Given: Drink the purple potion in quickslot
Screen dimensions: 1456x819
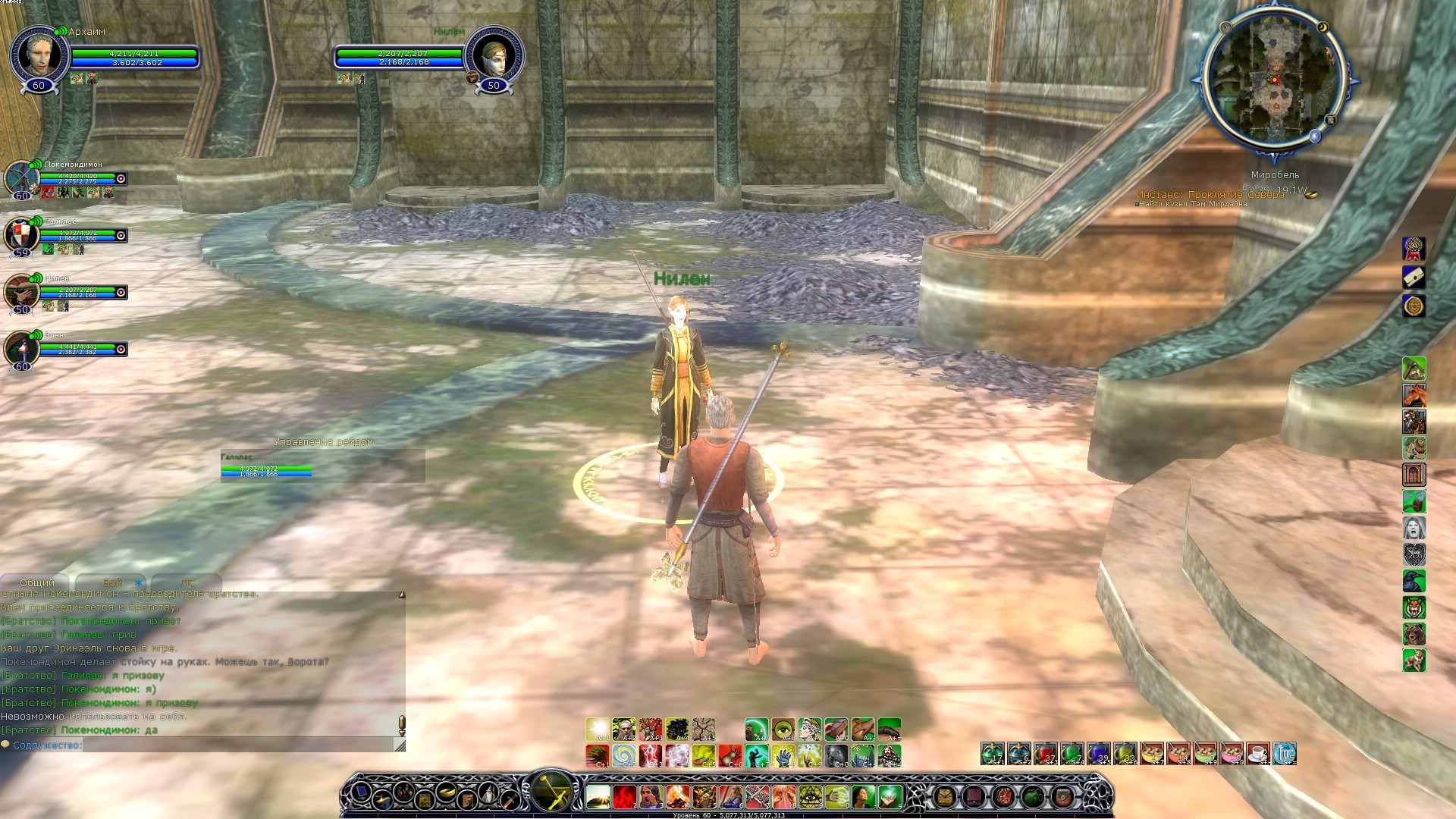Looking at the screenshot, I should click(1098, 753).
